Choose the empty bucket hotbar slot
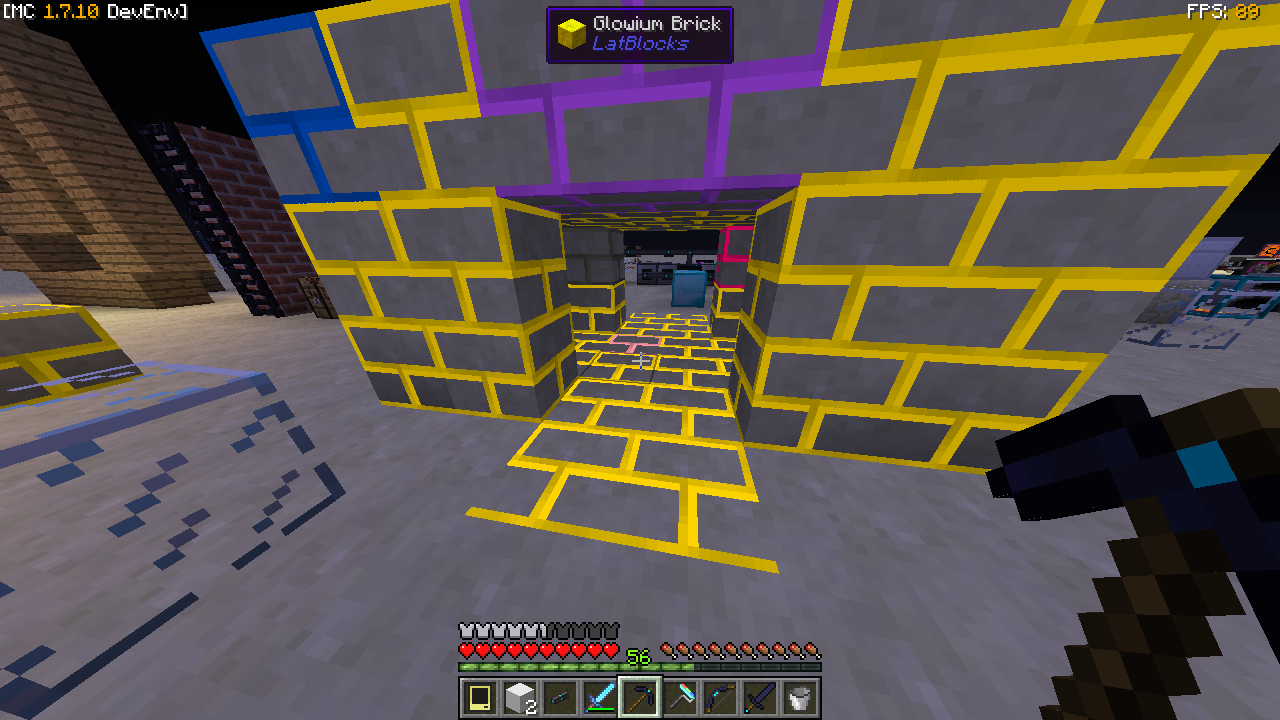1280x720 pixels. coord(800,697)
